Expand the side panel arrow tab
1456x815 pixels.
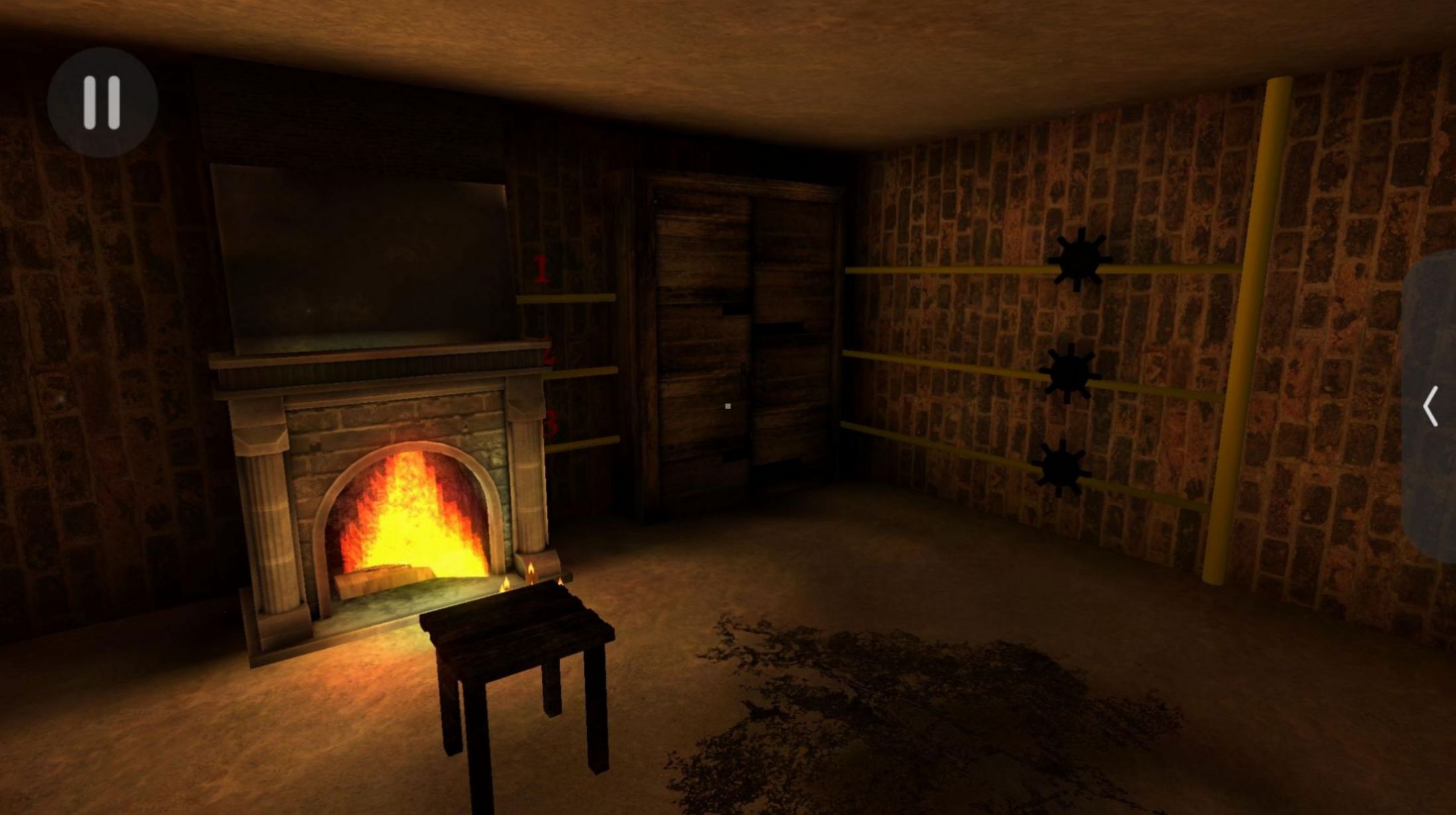point(1431,406)
